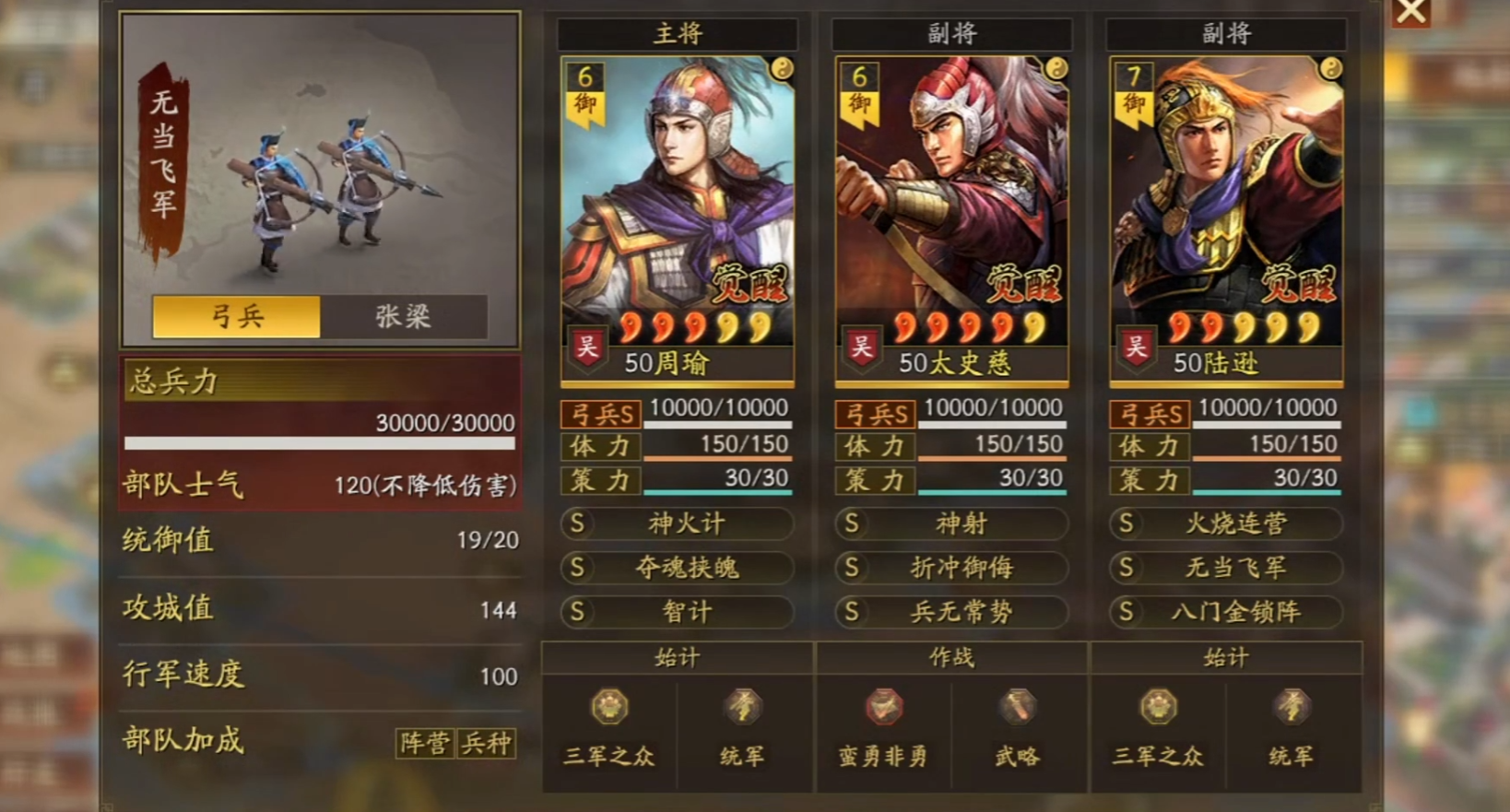Switch to the 张梁 tab

point(404,316)
